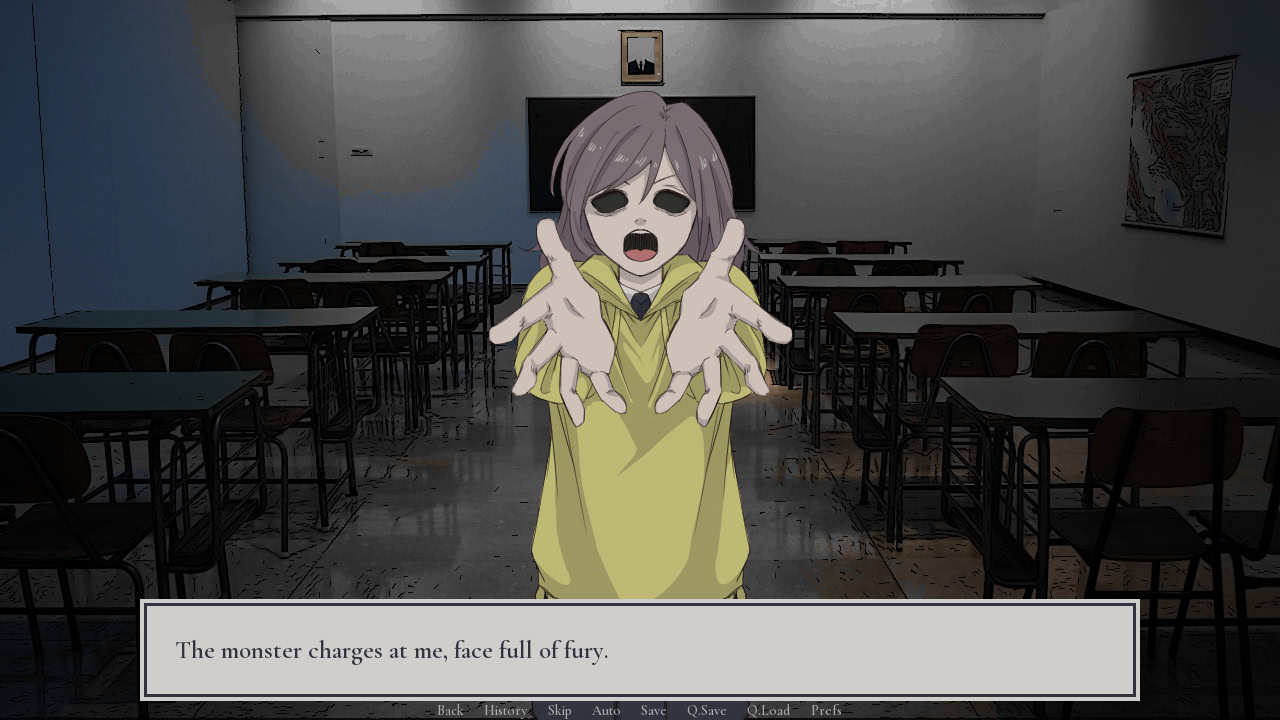Quick load using Q.Load
This screenshot has height=720, width=1280.
(768, 710)
